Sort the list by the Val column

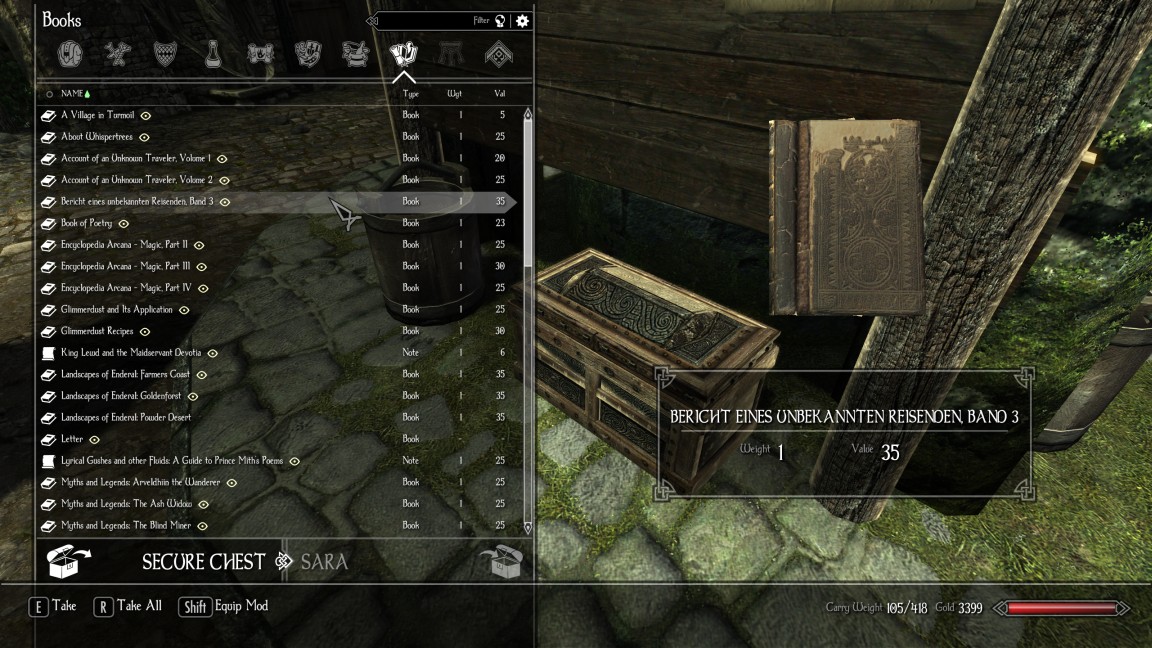point(499,94)
